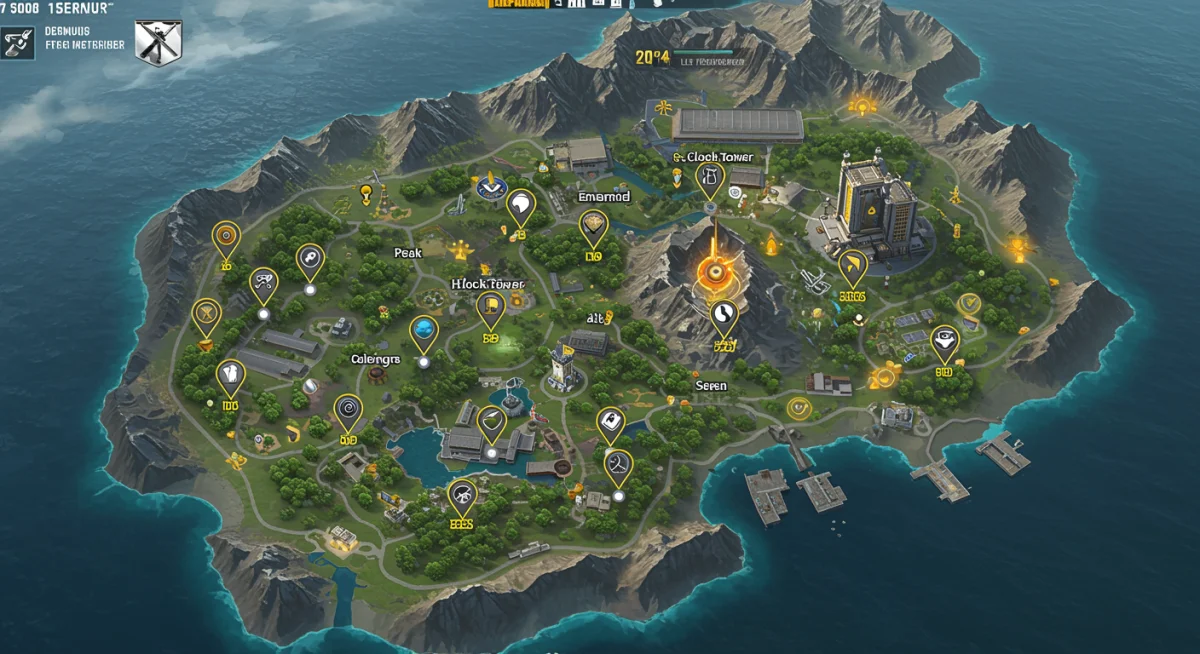Open the tool icon panel in the corner
Viewport: 1200px width, 654px height.
click(x=18, y=43)
